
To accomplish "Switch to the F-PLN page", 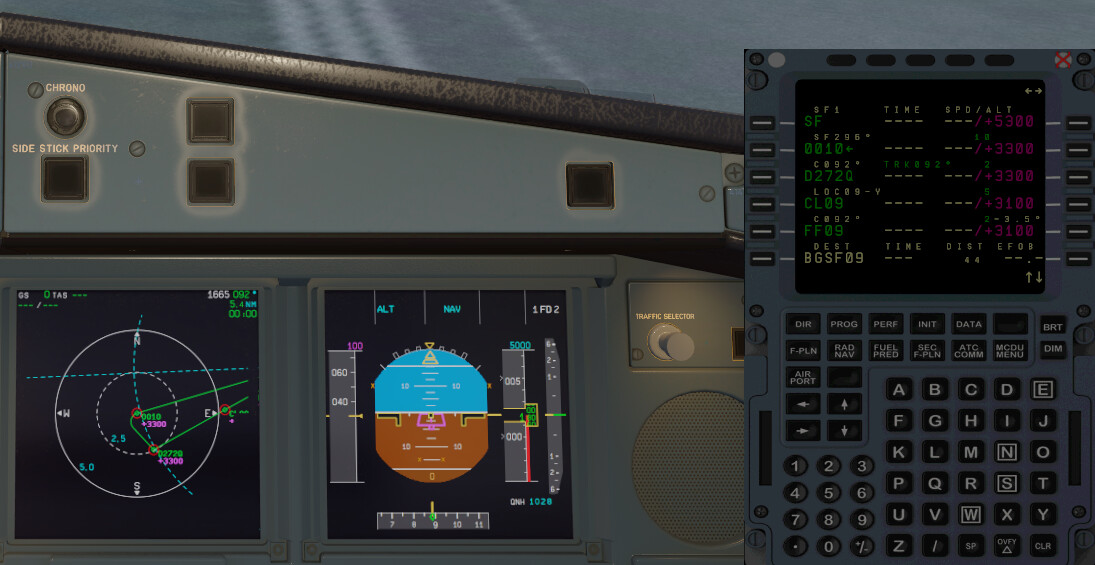I will [803, 351].
